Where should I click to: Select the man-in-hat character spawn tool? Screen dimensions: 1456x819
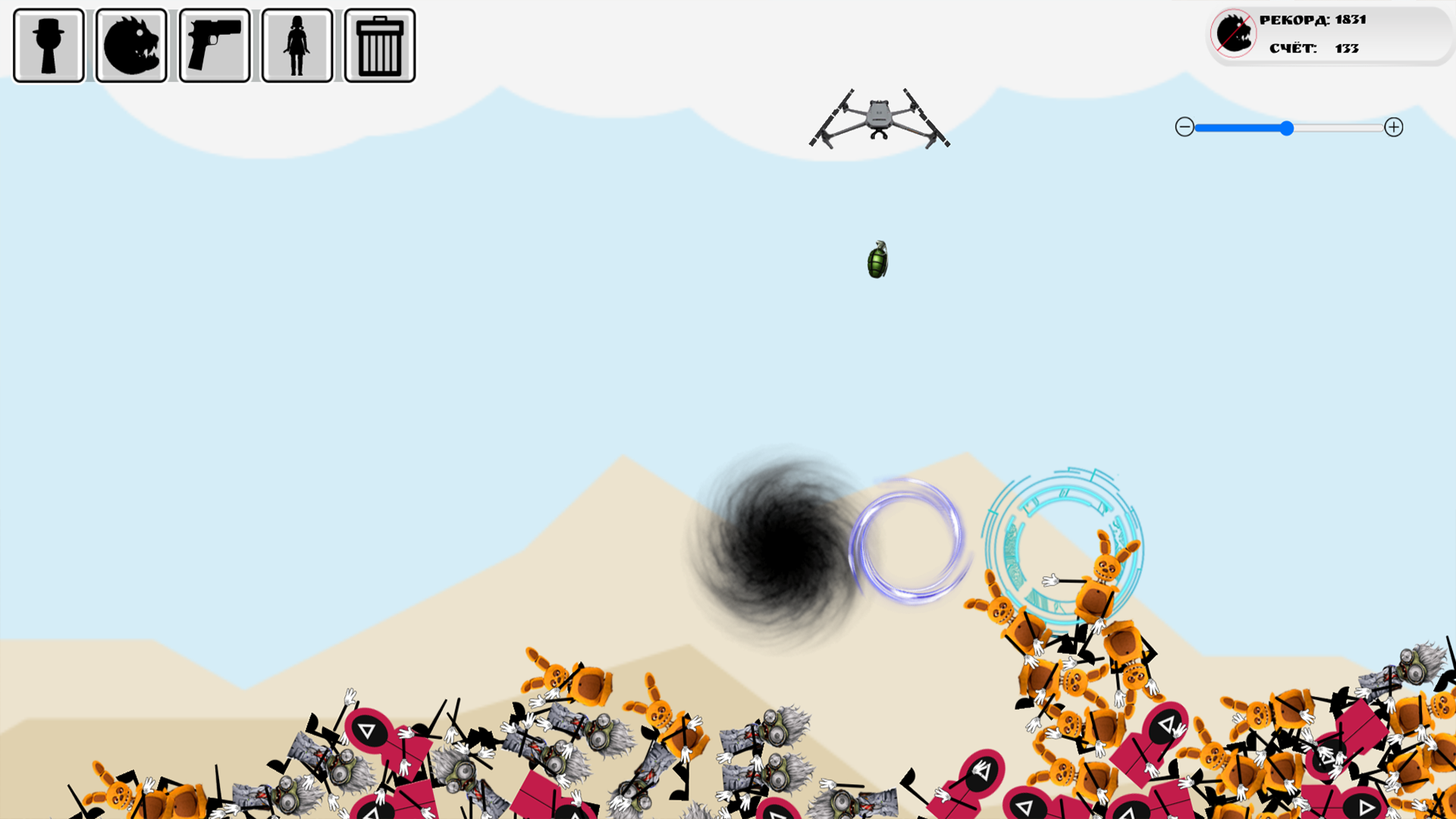(x=48, y=43)
